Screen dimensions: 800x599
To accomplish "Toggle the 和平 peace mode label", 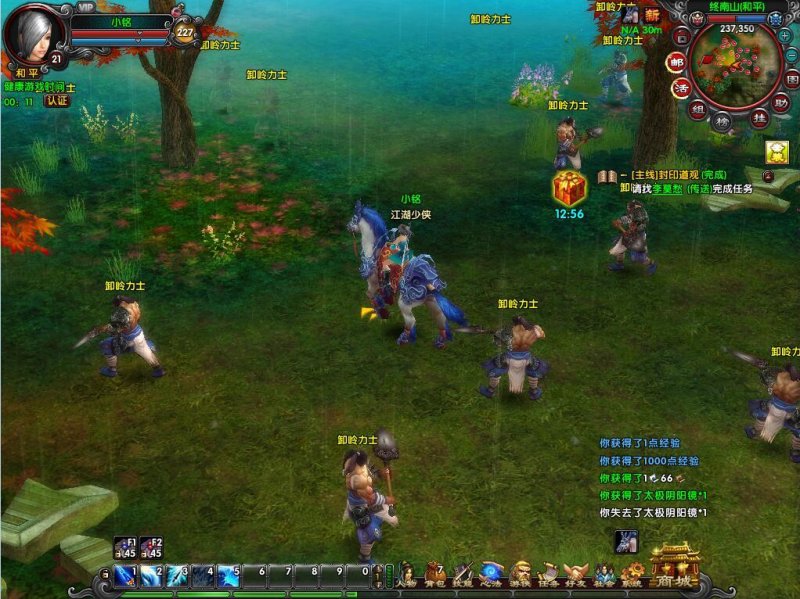I will 25,73.
